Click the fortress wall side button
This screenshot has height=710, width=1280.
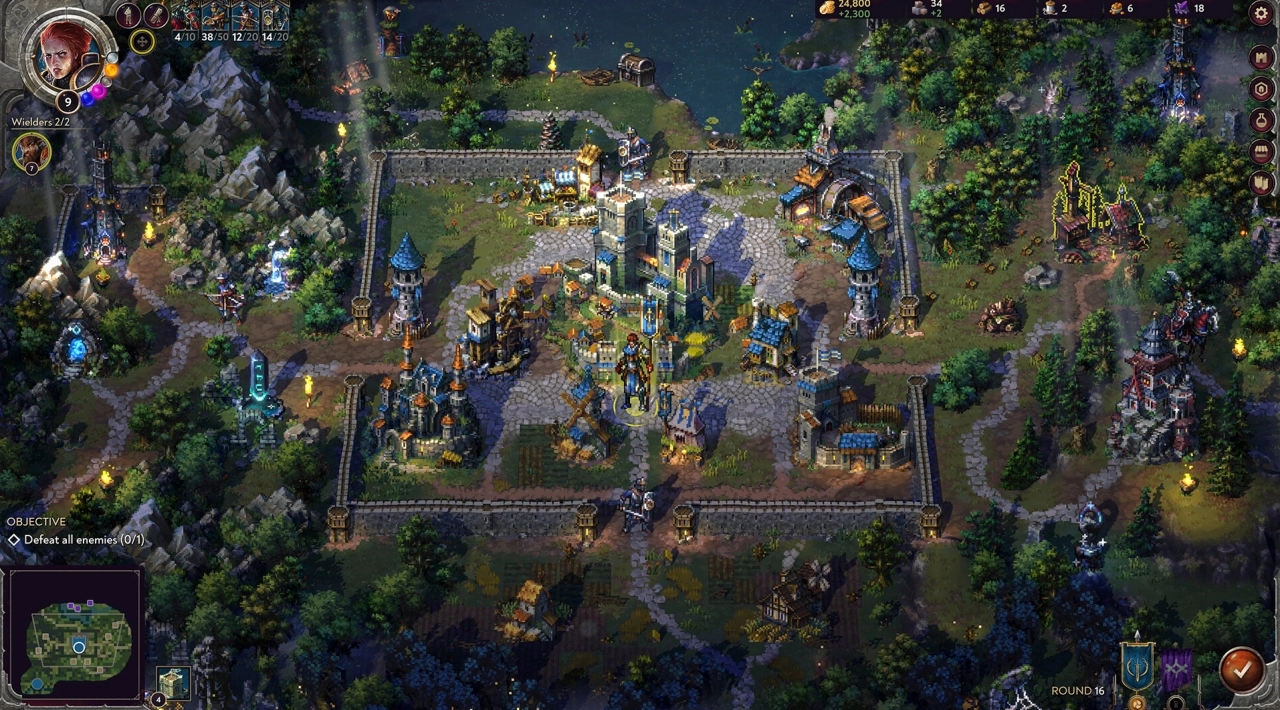(1262, 183)
